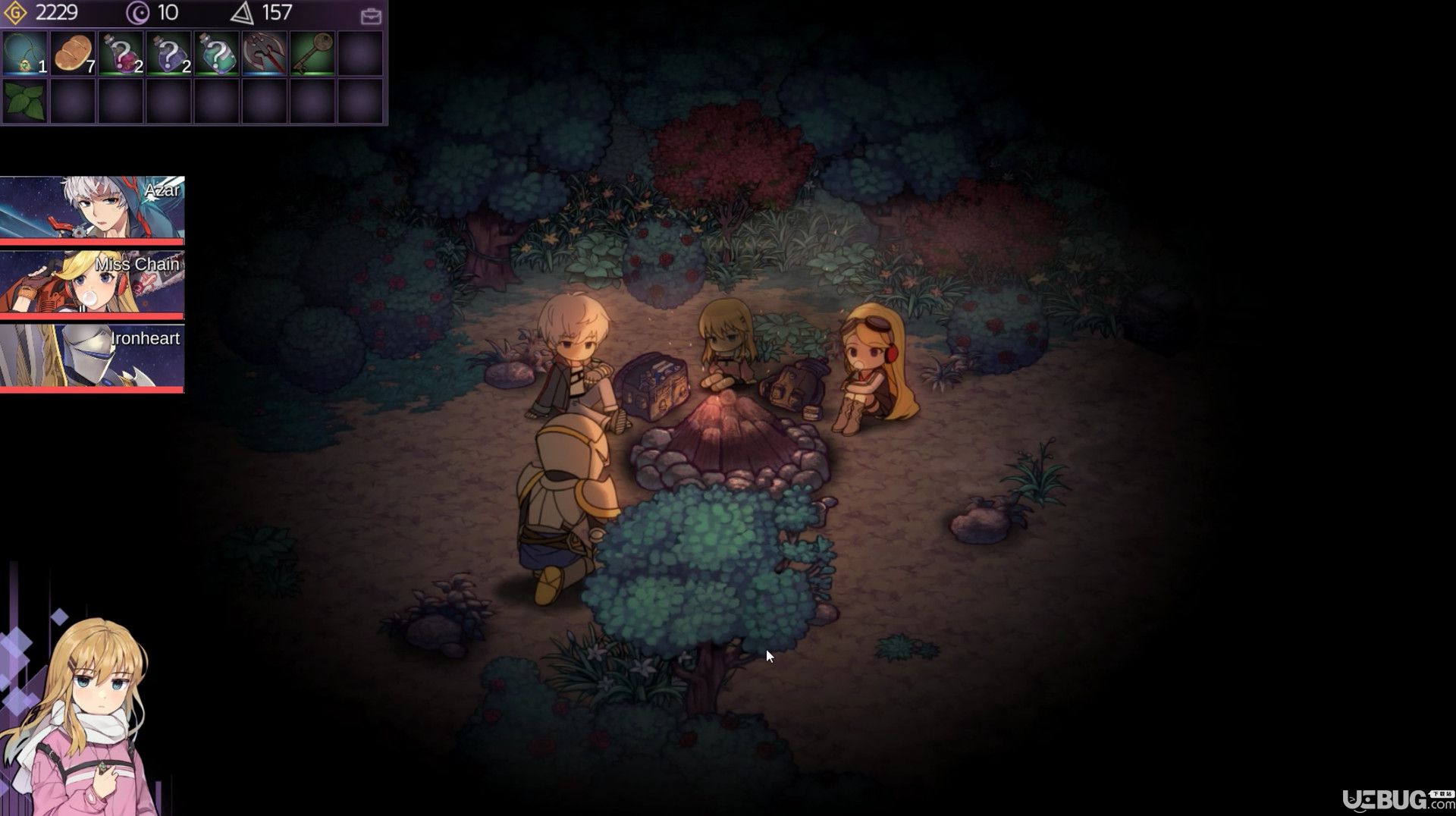Select the green amulet necklace slot
Viewport: 1456px width, 816px height.
25,53
